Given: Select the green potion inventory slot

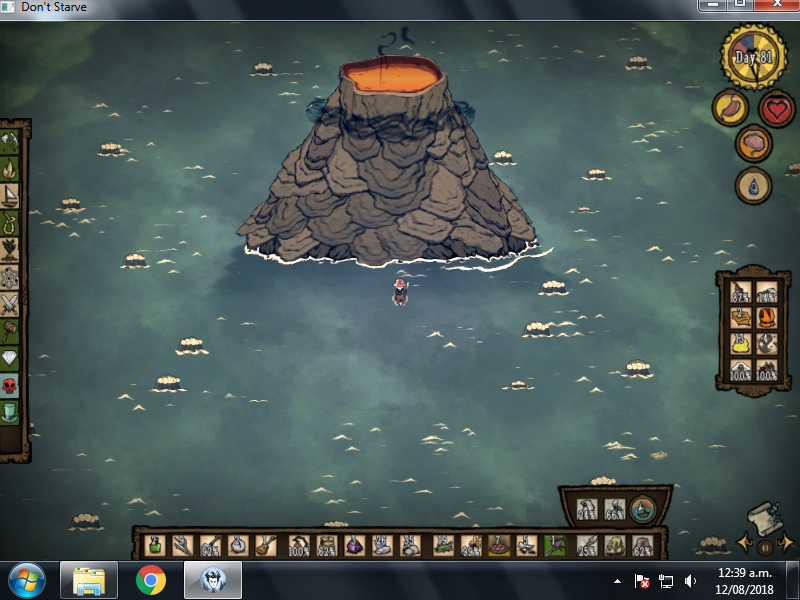Looking at the screenshot, I should 155,545.
